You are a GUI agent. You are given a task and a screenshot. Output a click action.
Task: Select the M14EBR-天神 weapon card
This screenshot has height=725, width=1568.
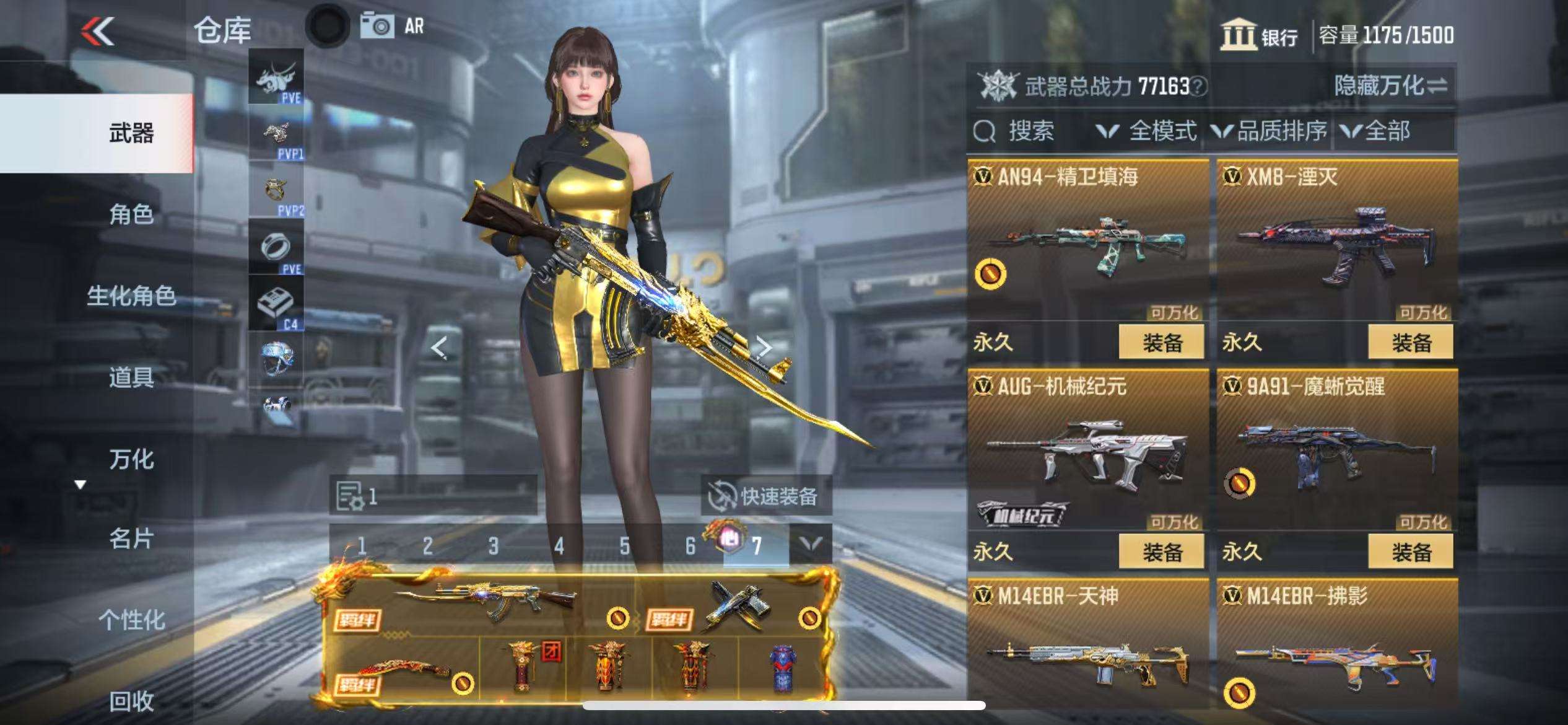pos(1088,644)
